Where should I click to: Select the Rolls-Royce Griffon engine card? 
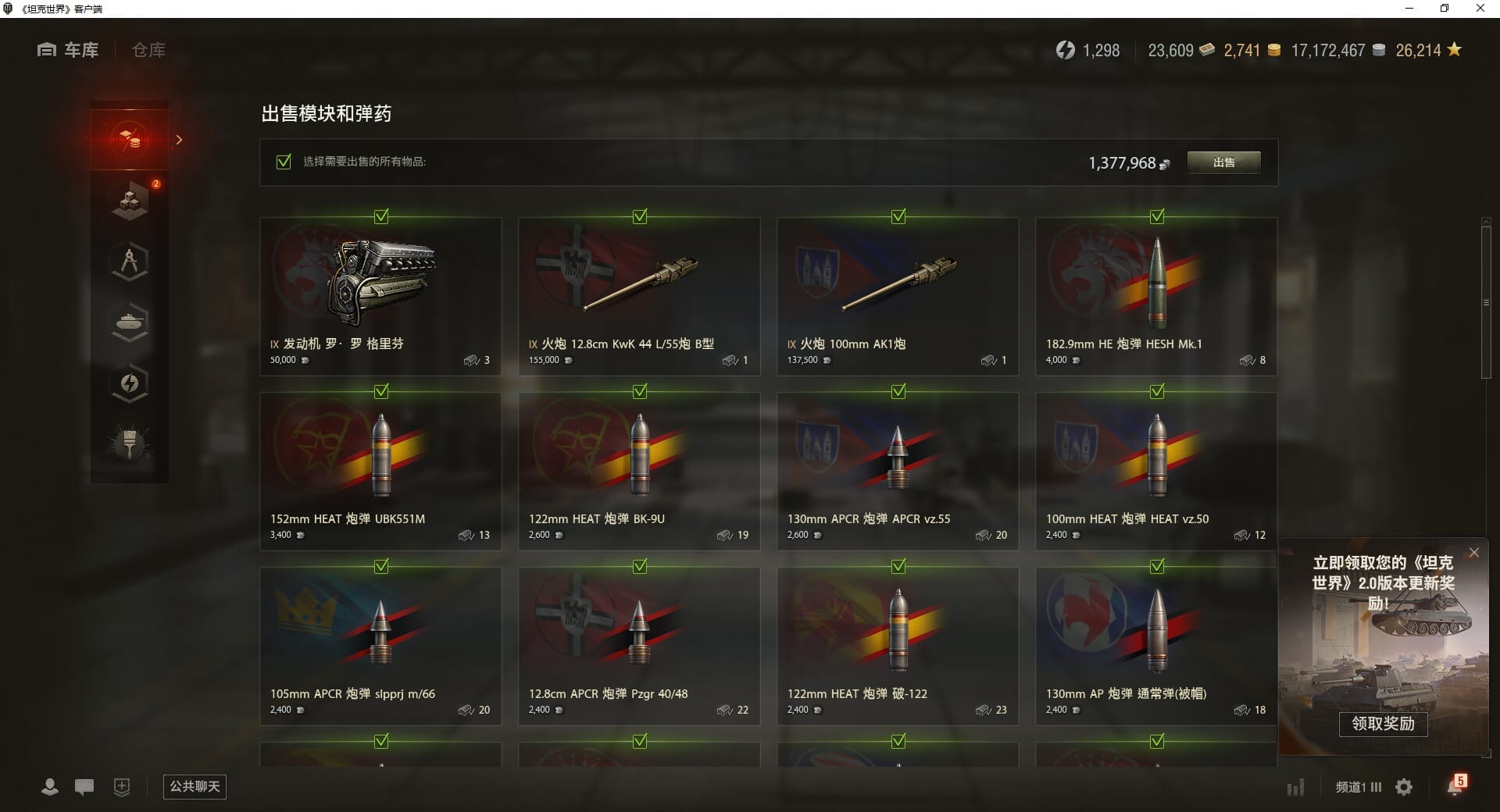click(x=380, y=297)
